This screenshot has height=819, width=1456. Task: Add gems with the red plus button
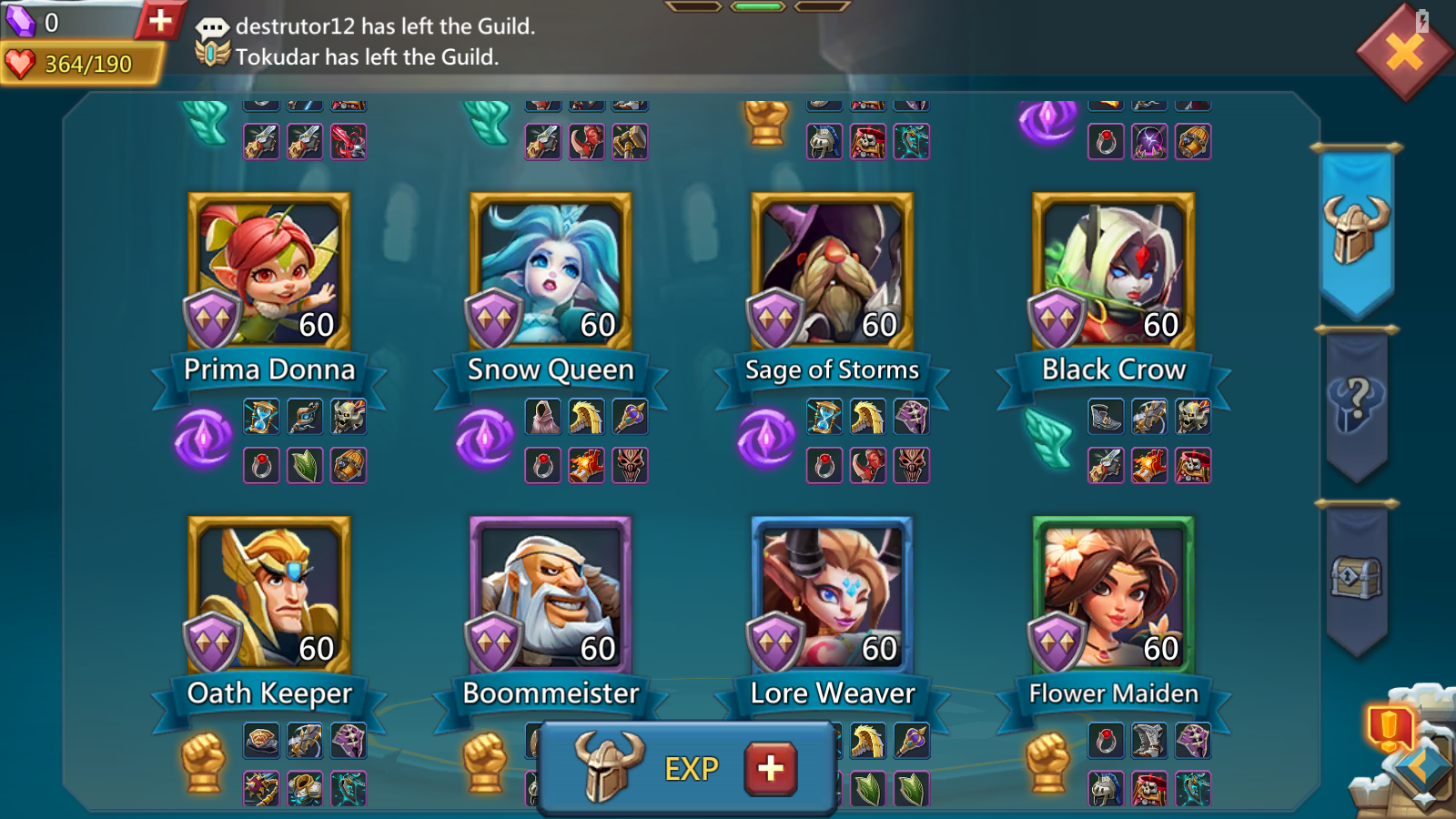click(160, 20)
